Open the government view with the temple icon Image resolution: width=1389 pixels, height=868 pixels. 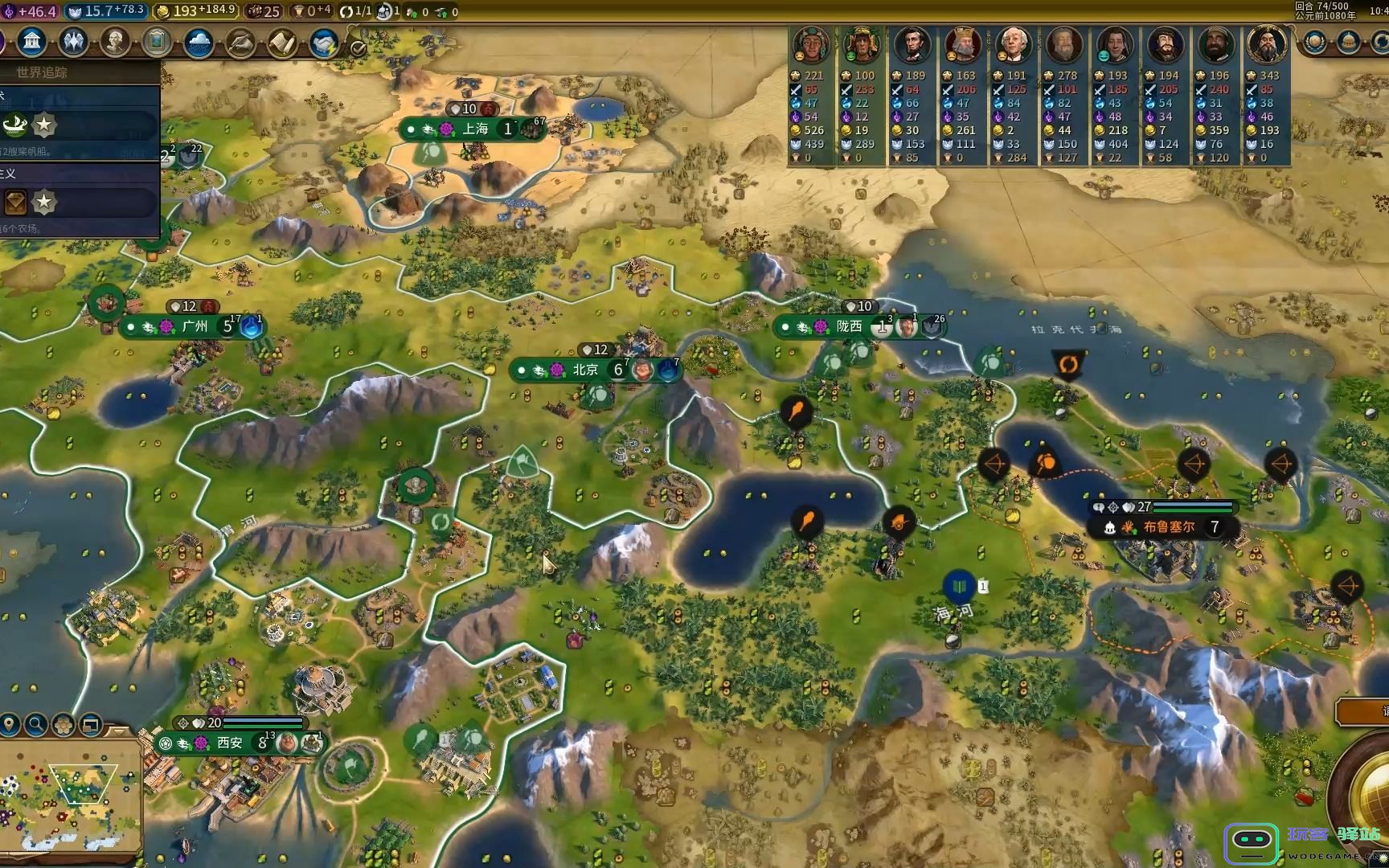point(31,42)
